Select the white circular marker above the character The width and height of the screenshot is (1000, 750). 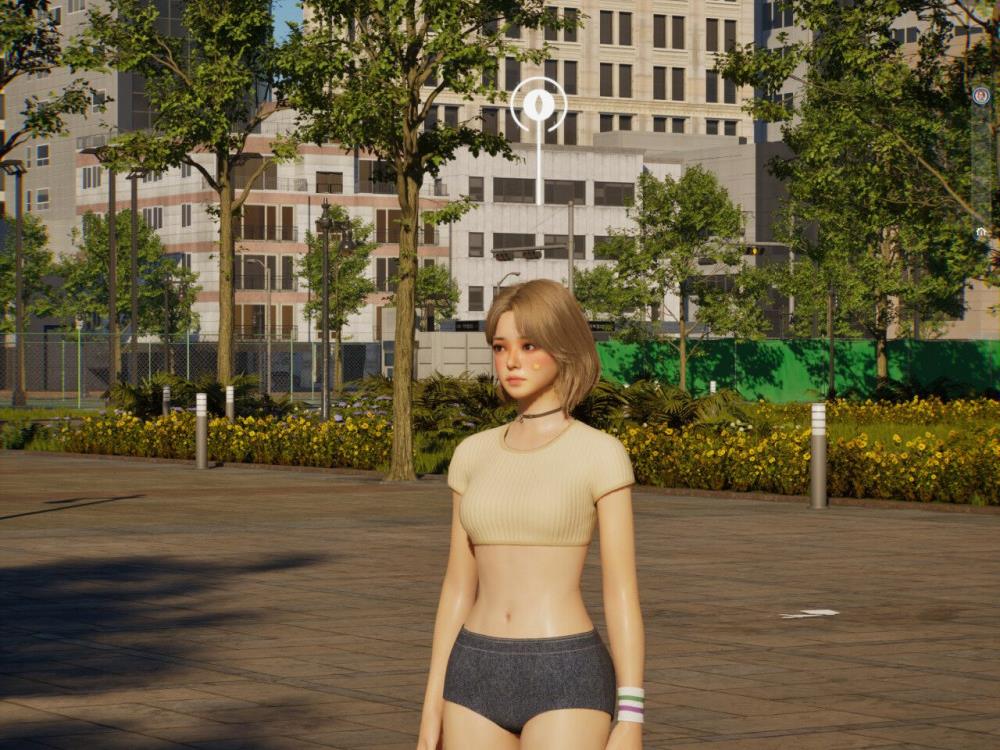(538, 104)
